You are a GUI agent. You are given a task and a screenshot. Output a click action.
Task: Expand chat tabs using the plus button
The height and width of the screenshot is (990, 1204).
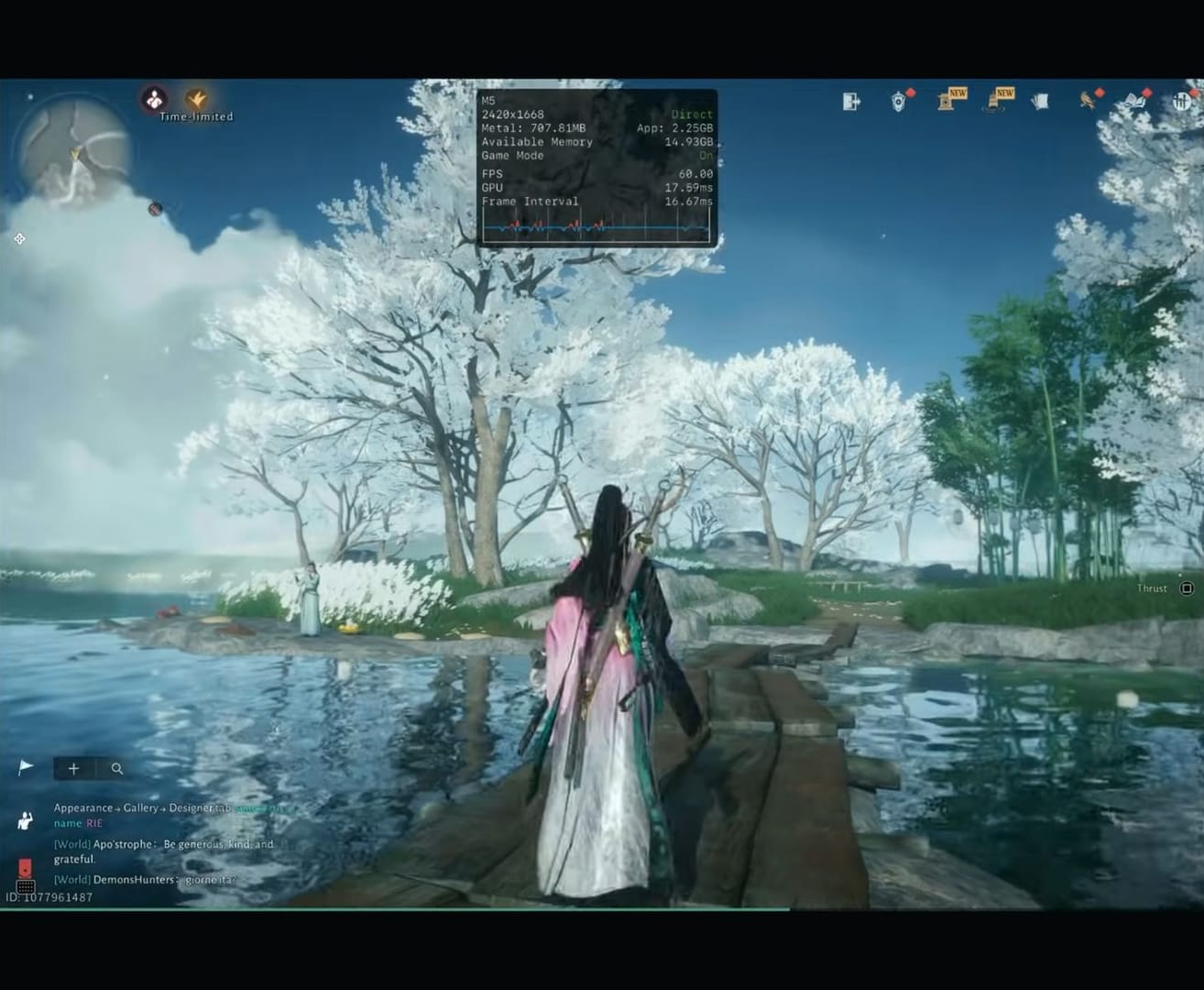[x=74, y=769]
